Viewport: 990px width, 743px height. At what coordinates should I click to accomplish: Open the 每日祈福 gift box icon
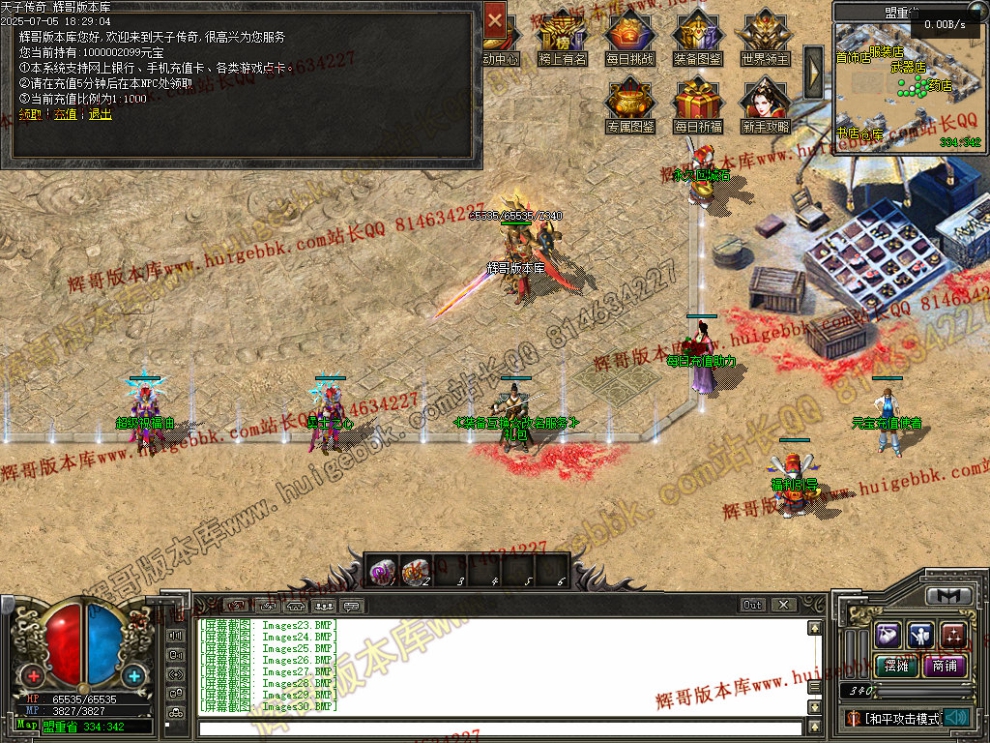[697, 104]
